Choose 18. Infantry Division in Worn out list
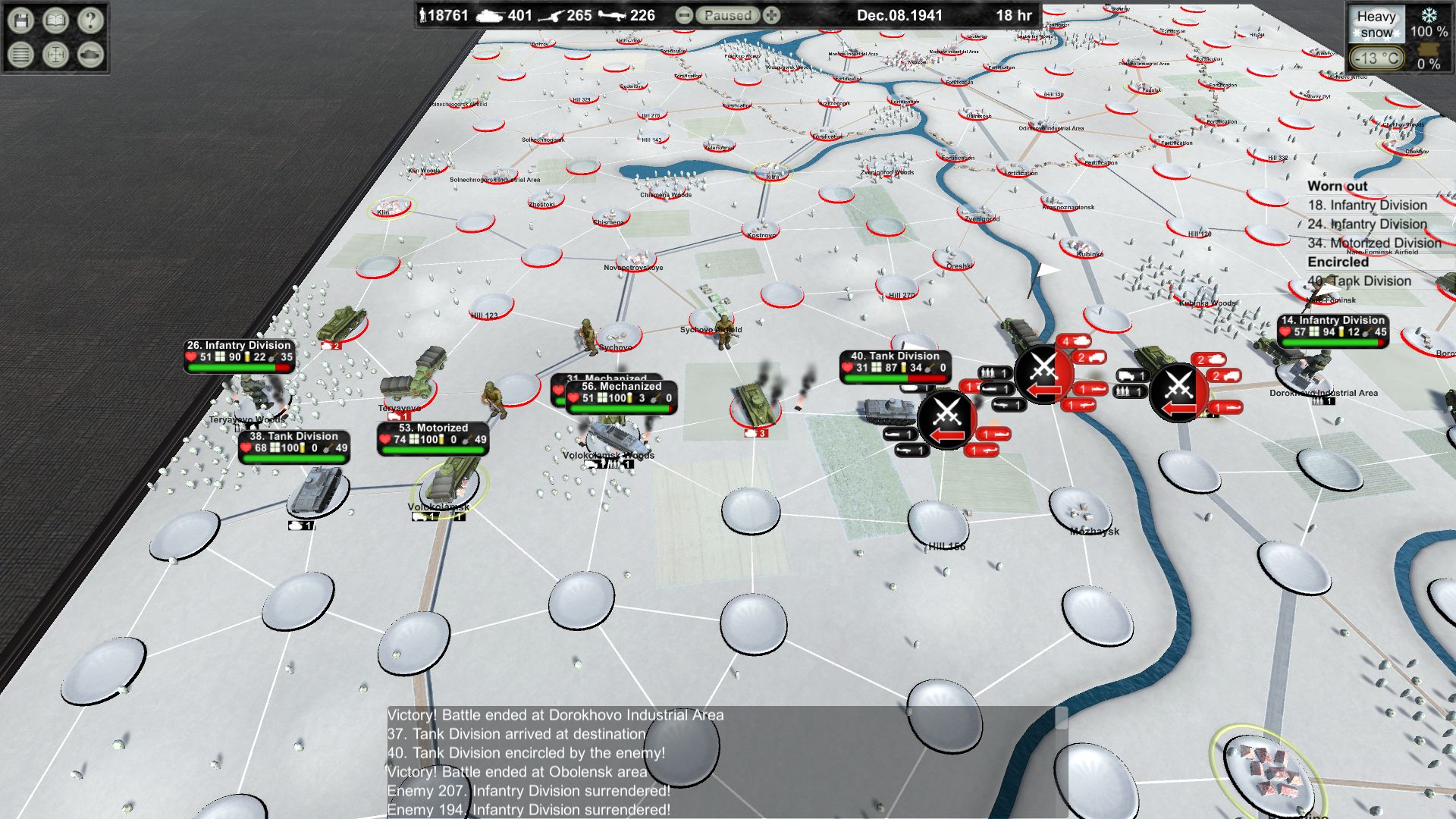The height and width of the screenshot is (819, 1456). (1367, 206)
